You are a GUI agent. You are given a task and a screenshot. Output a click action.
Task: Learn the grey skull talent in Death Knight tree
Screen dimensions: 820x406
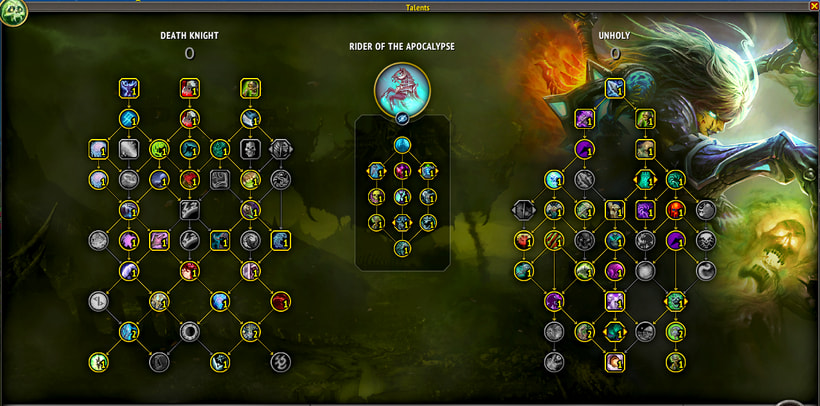coord(250,149)
